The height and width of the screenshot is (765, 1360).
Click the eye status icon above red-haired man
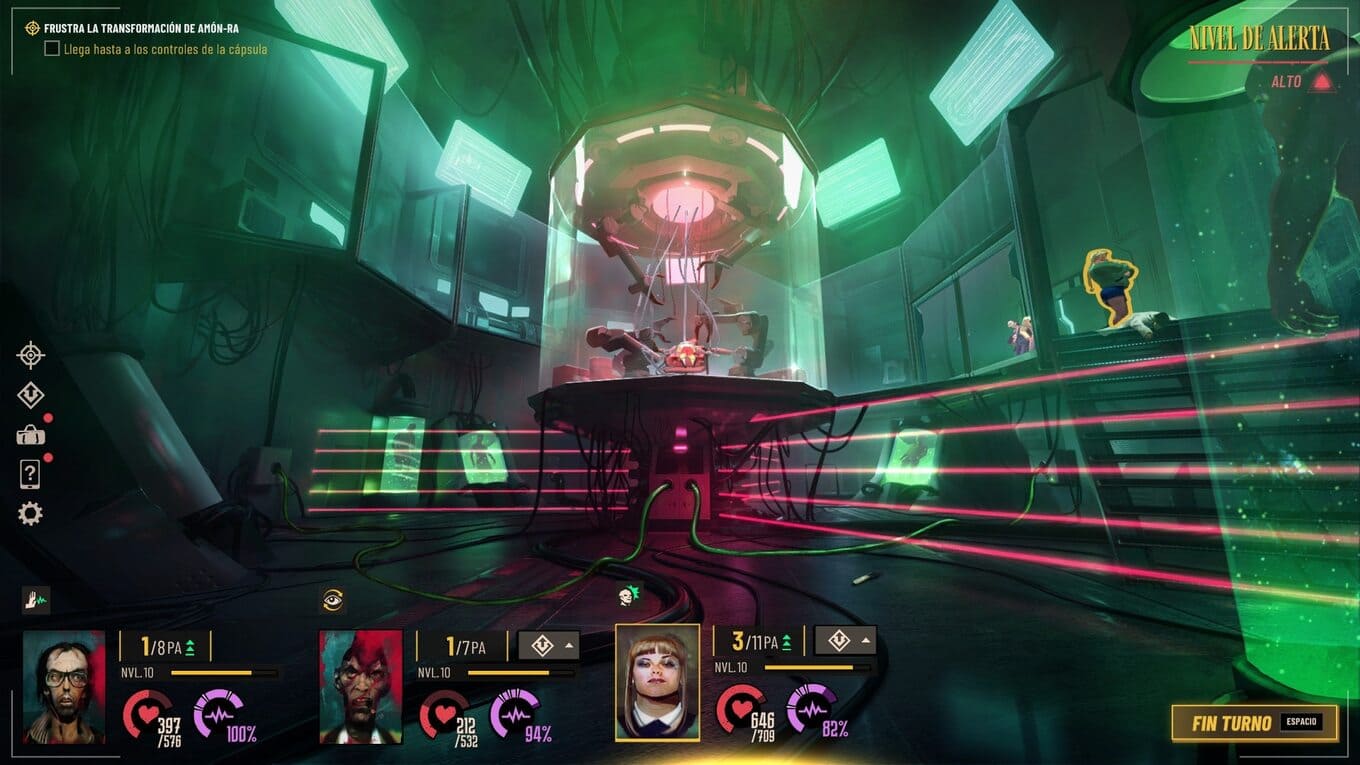[x=333, y=600]
